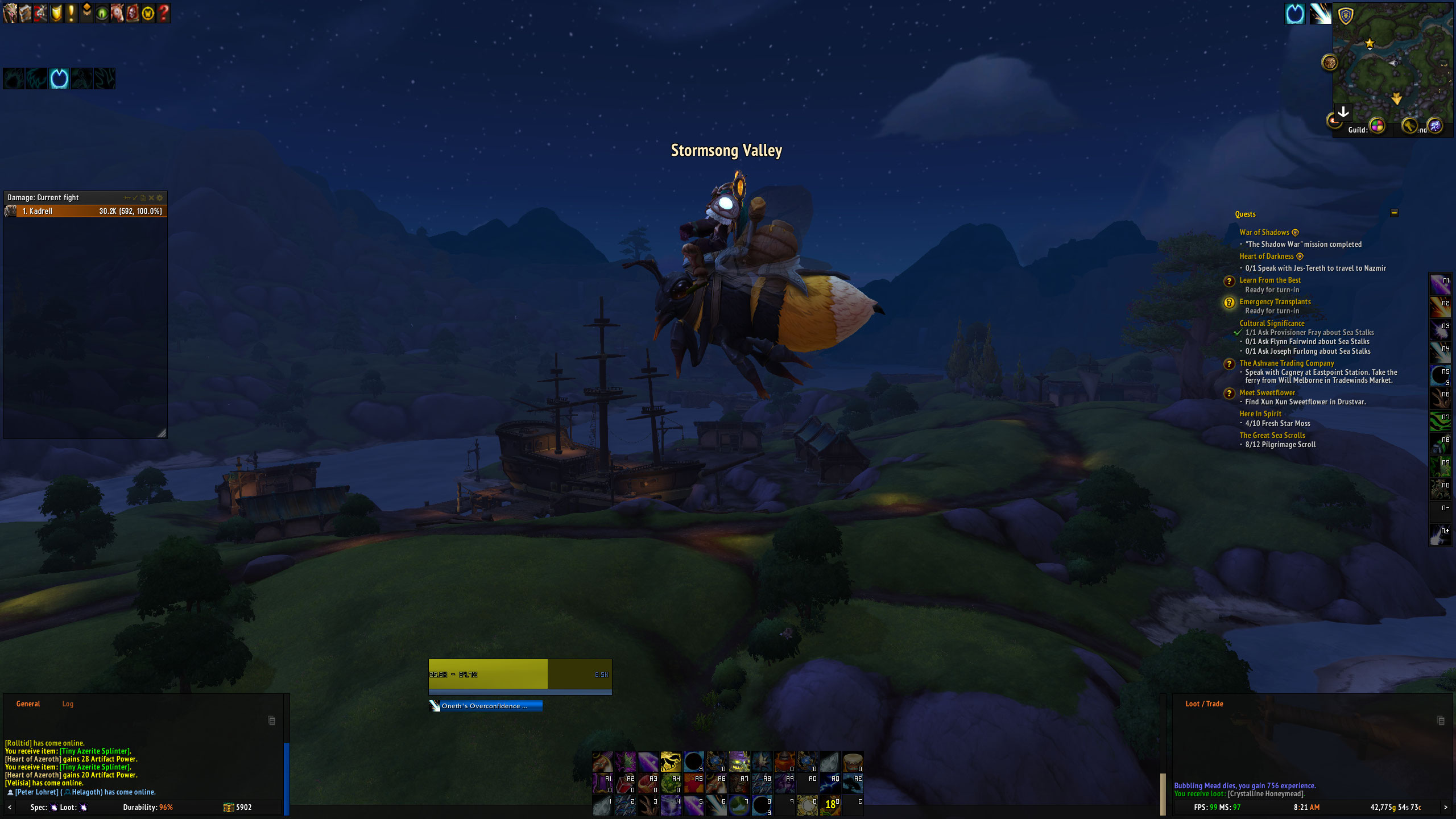Collapse the Quests tracker with the minus button
The image size is (1456, 819).
coord(1394,213)
